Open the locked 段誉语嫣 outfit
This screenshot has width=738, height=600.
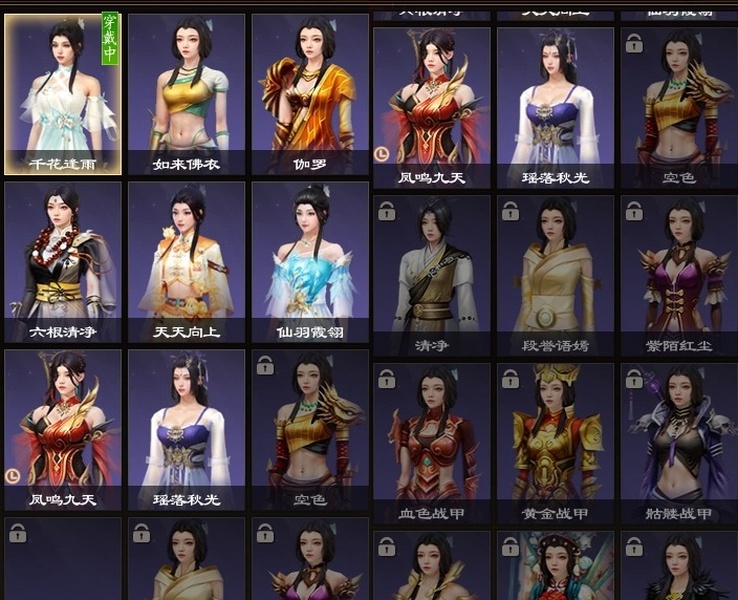[555, 275]
